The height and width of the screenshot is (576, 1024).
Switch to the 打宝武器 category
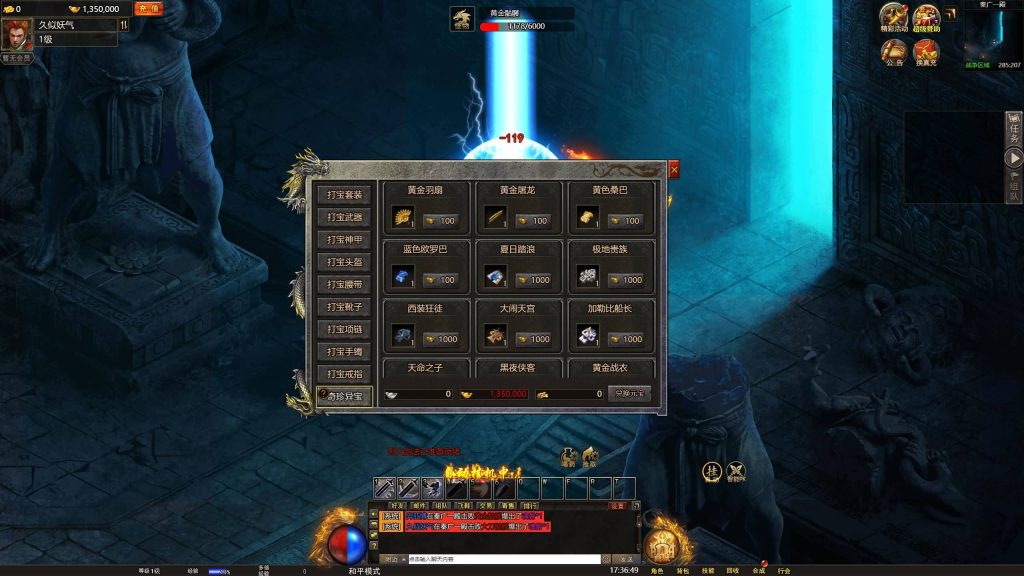[345, 217]
